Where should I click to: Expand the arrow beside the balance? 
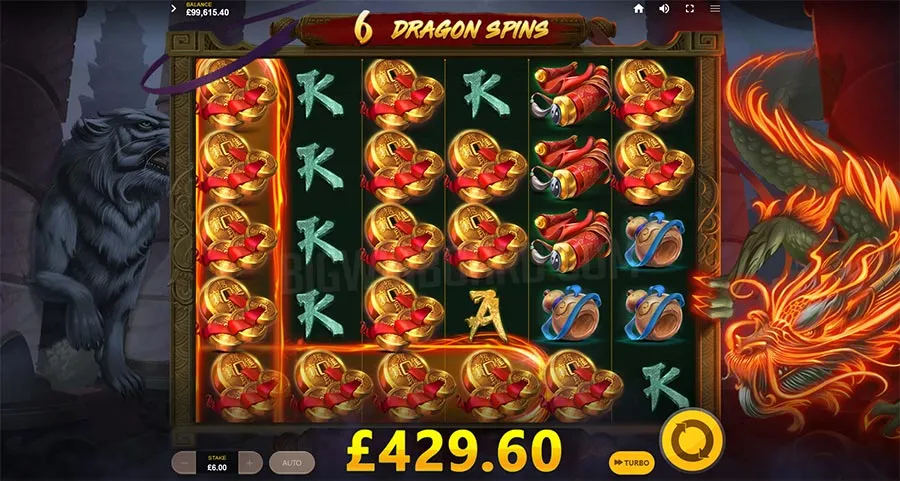pyautogui.click(x=174, y=9)
